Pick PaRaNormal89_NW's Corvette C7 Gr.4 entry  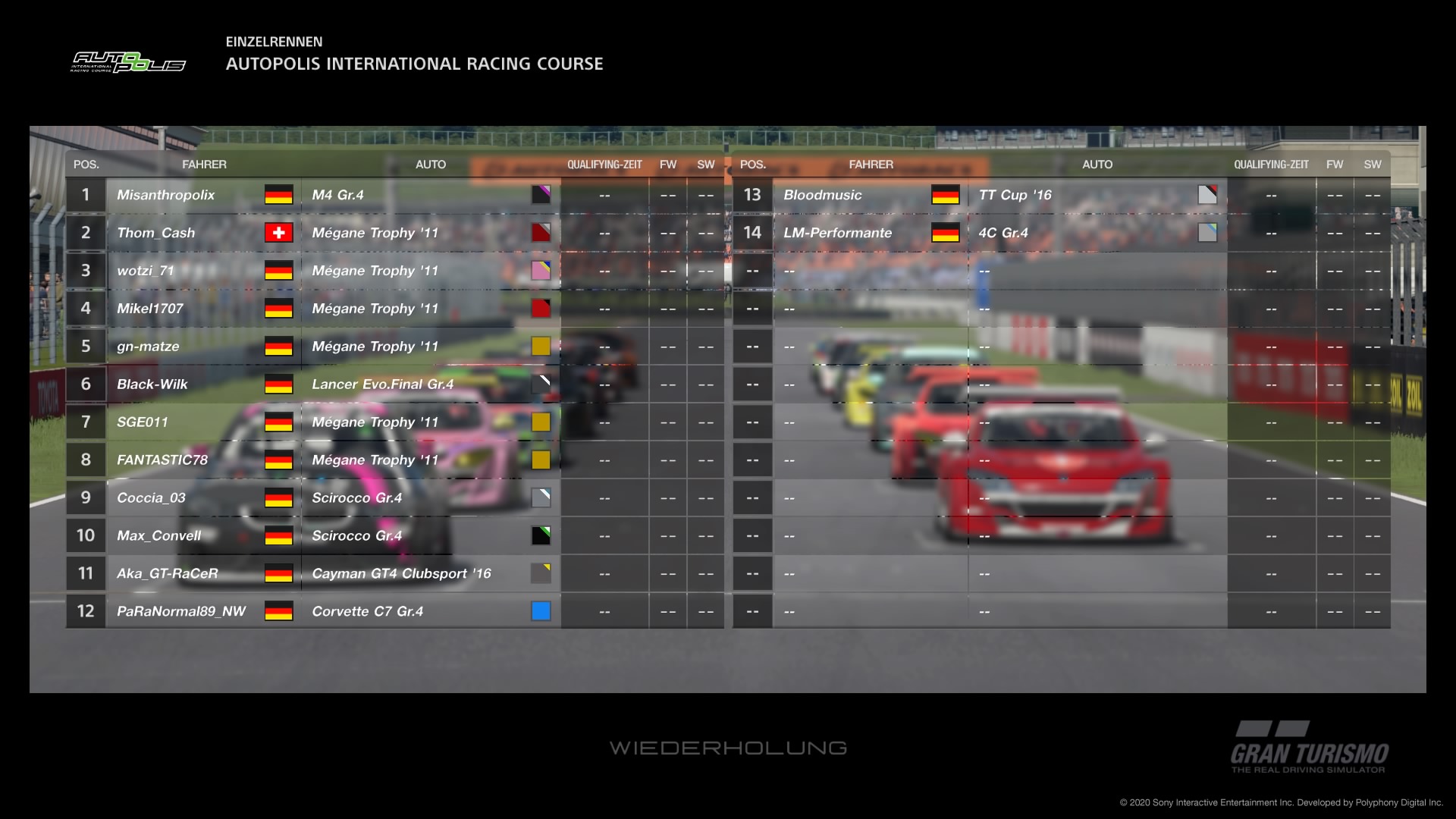point(181,611)
